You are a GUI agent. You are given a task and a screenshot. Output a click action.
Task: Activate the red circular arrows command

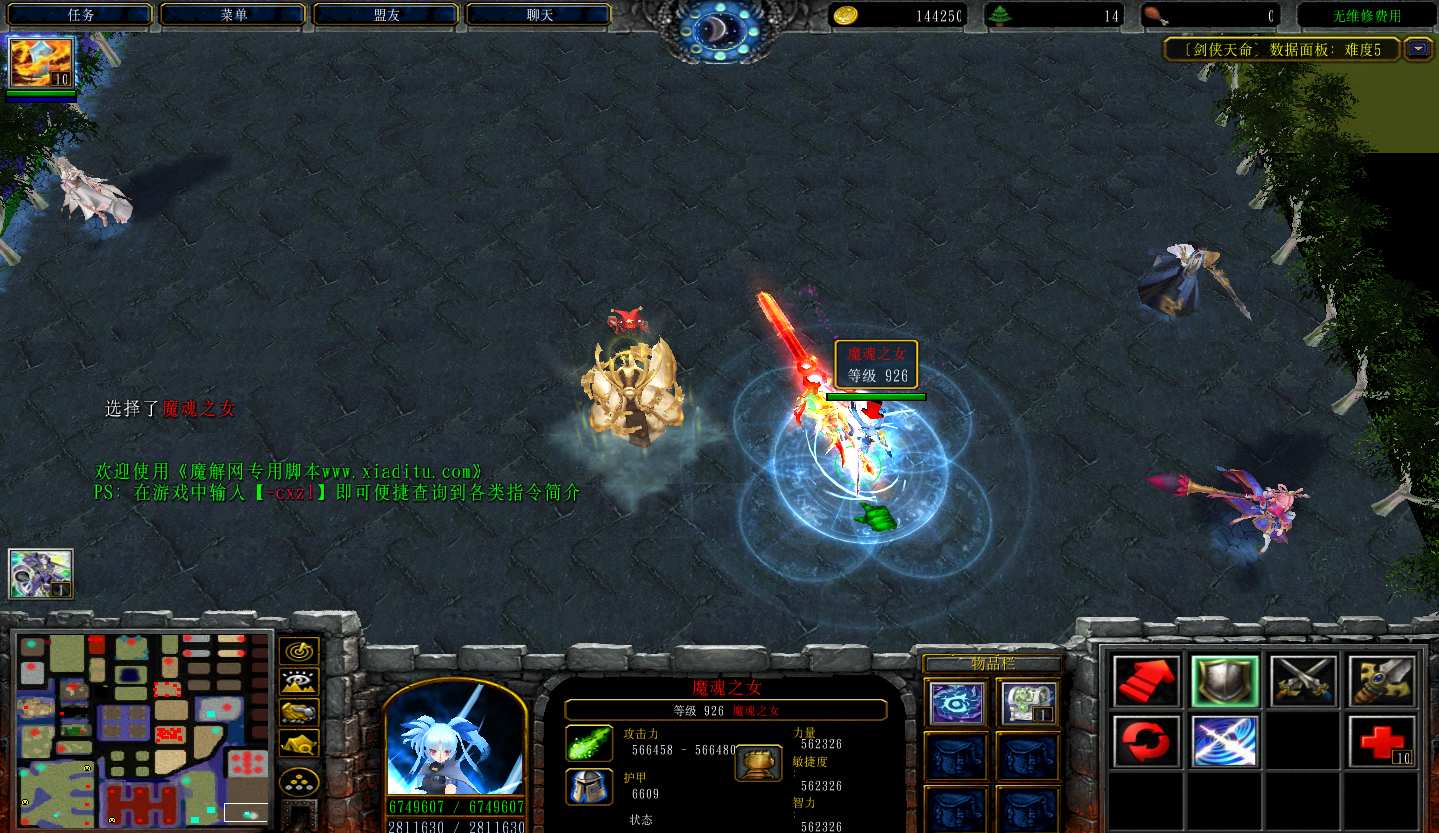coord(1146,742)
